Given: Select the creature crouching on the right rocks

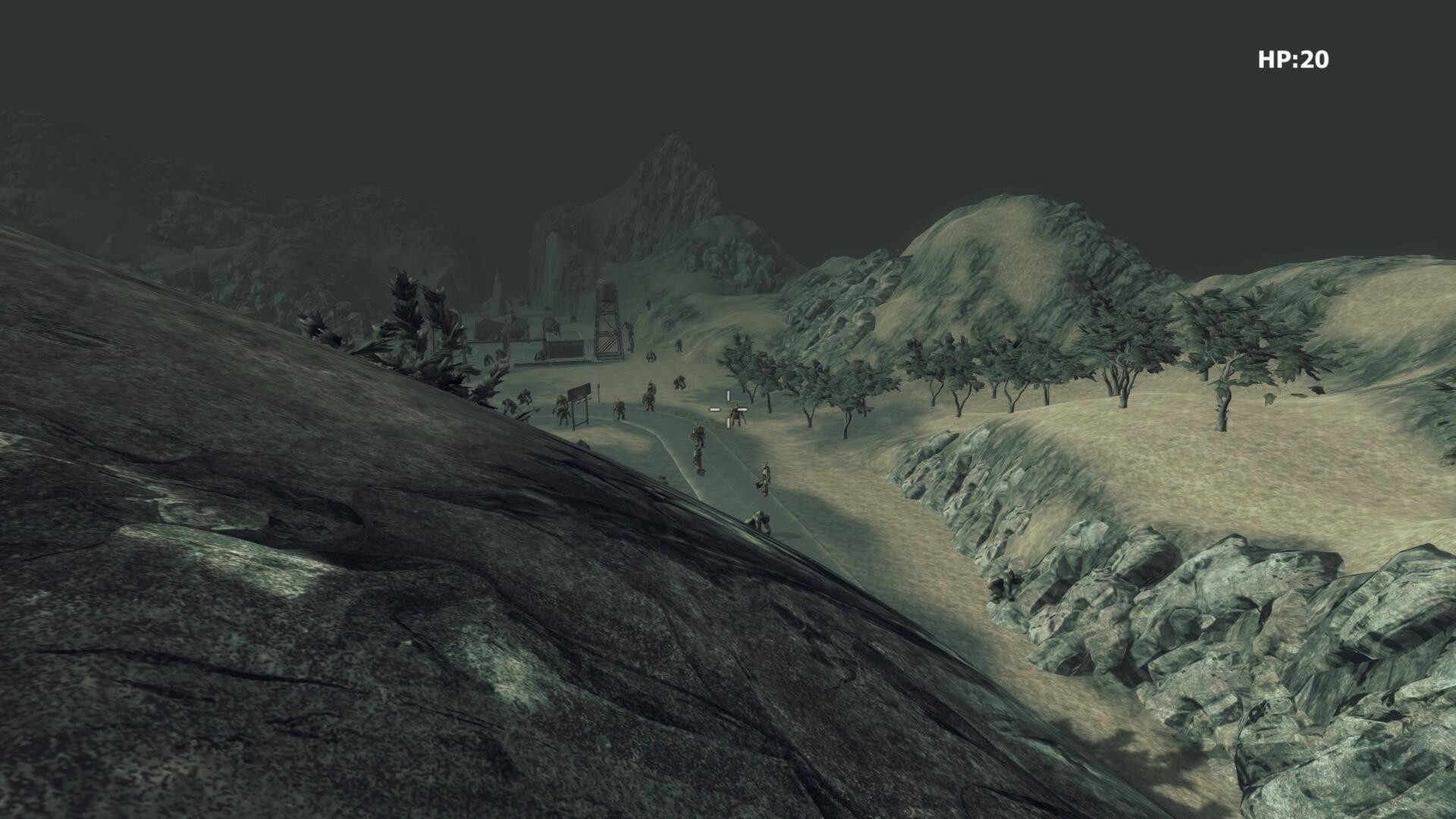Looking at the screenshot, I should point(1003,585).
